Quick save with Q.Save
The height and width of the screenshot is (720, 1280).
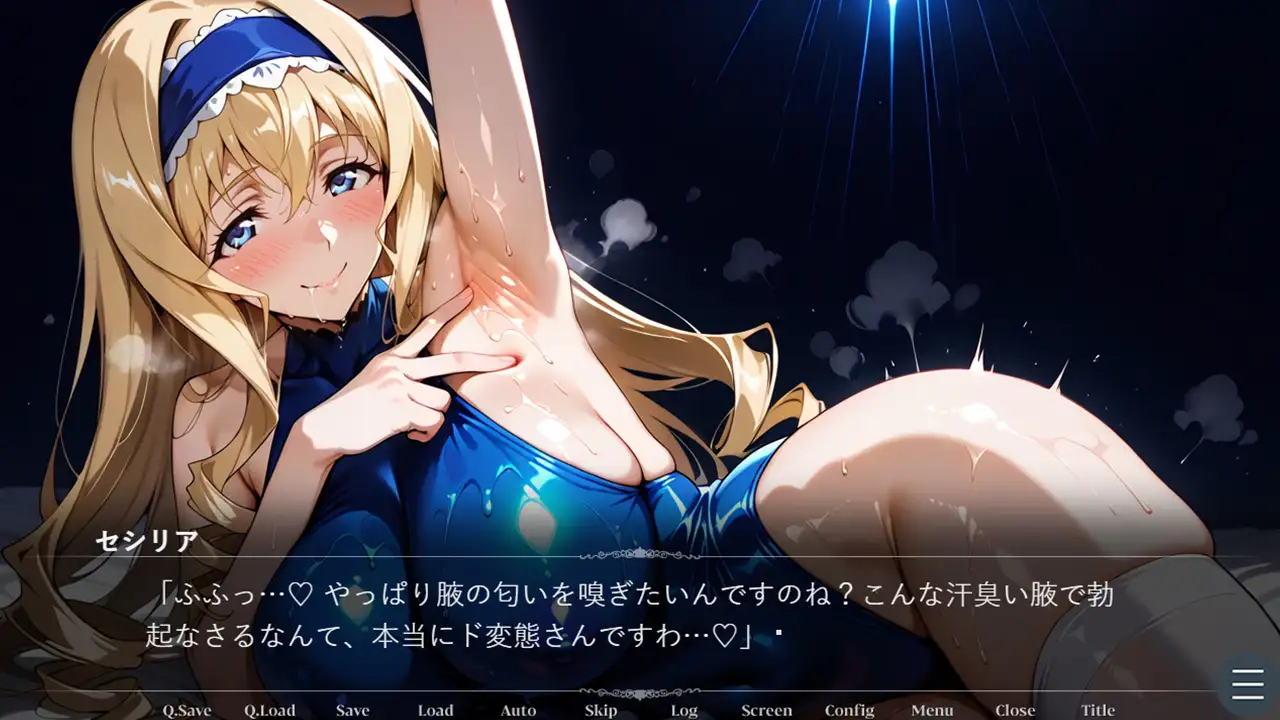[x=188, y=710]
